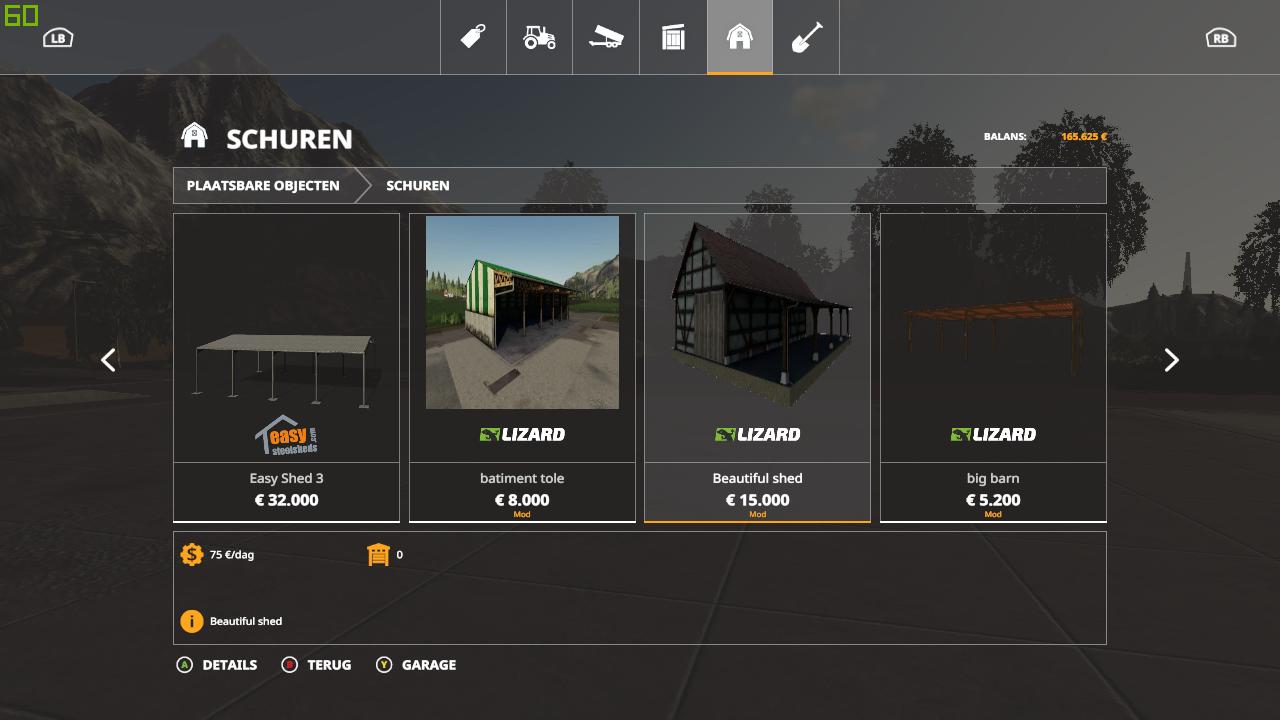Select the batiment tole shed thumbnail

pyautogui.click(x=521, y=312)
